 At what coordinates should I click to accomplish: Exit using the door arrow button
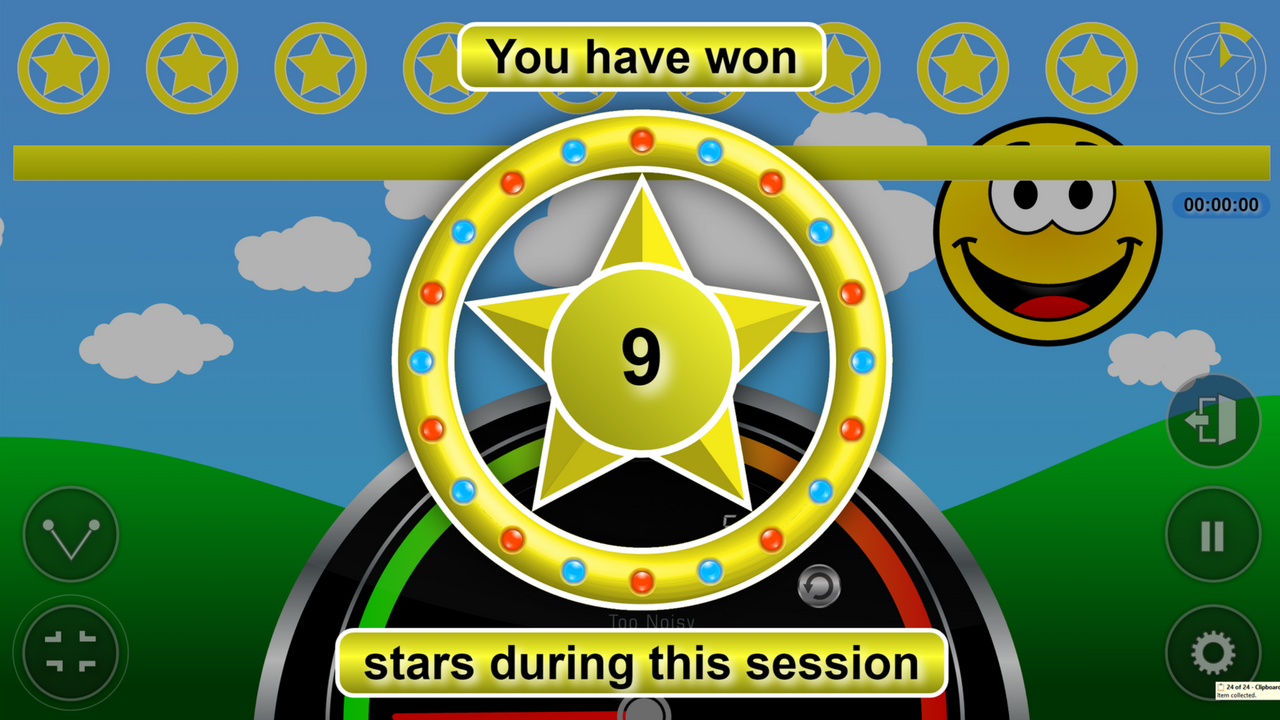coord(1212,421)
